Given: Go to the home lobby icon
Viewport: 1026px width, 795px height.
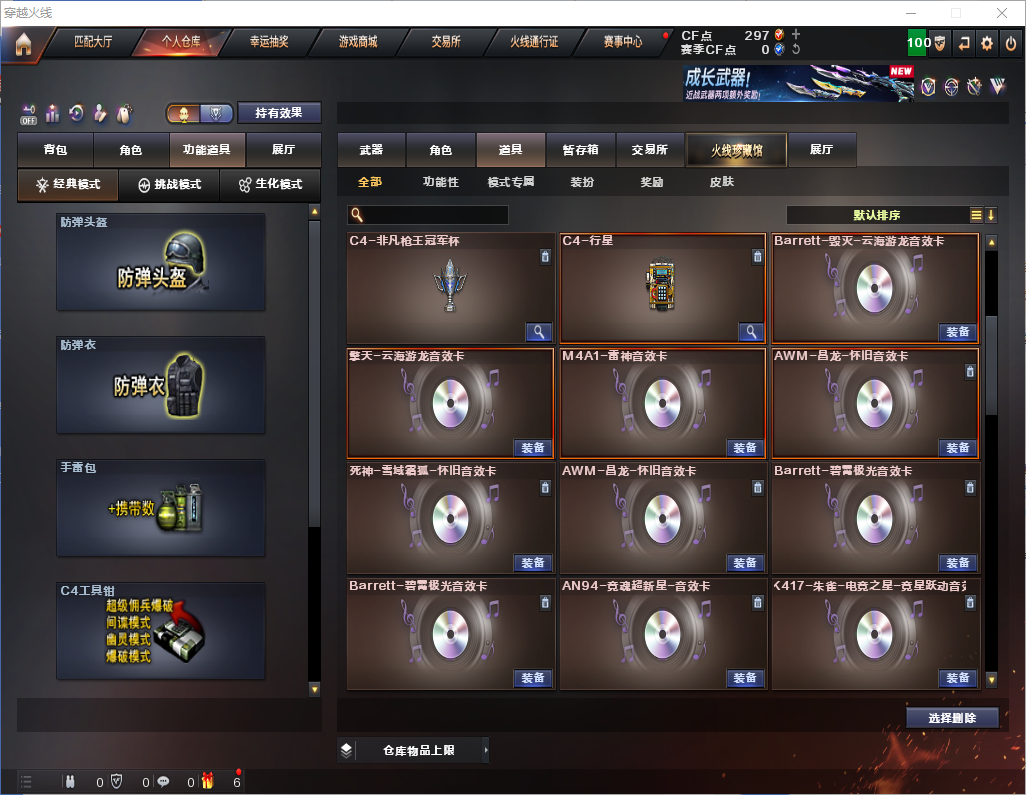Looking at the screenshot, I should (23, 43).
